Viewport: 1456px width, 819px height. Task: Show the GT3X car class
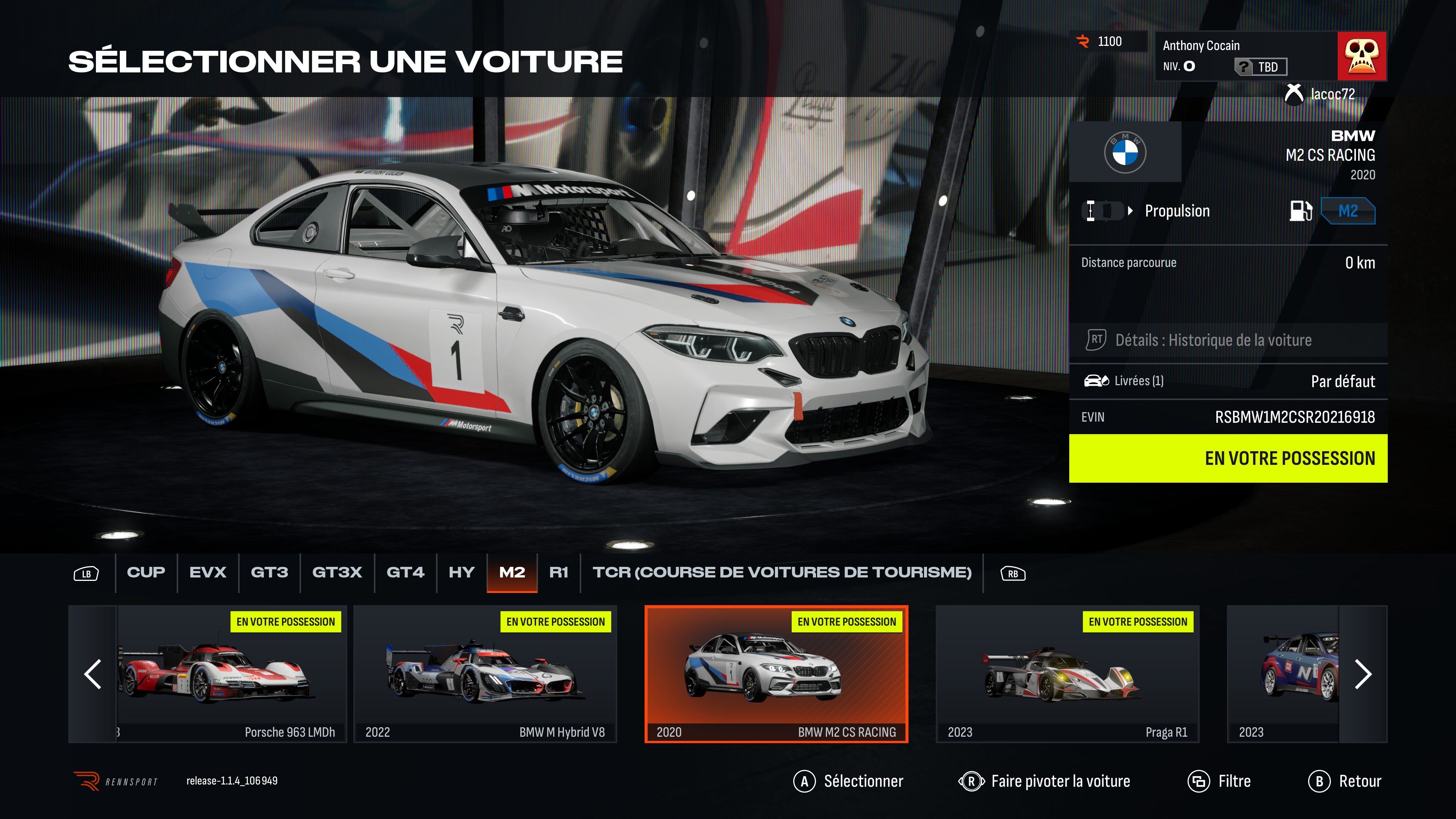(337, 573)
